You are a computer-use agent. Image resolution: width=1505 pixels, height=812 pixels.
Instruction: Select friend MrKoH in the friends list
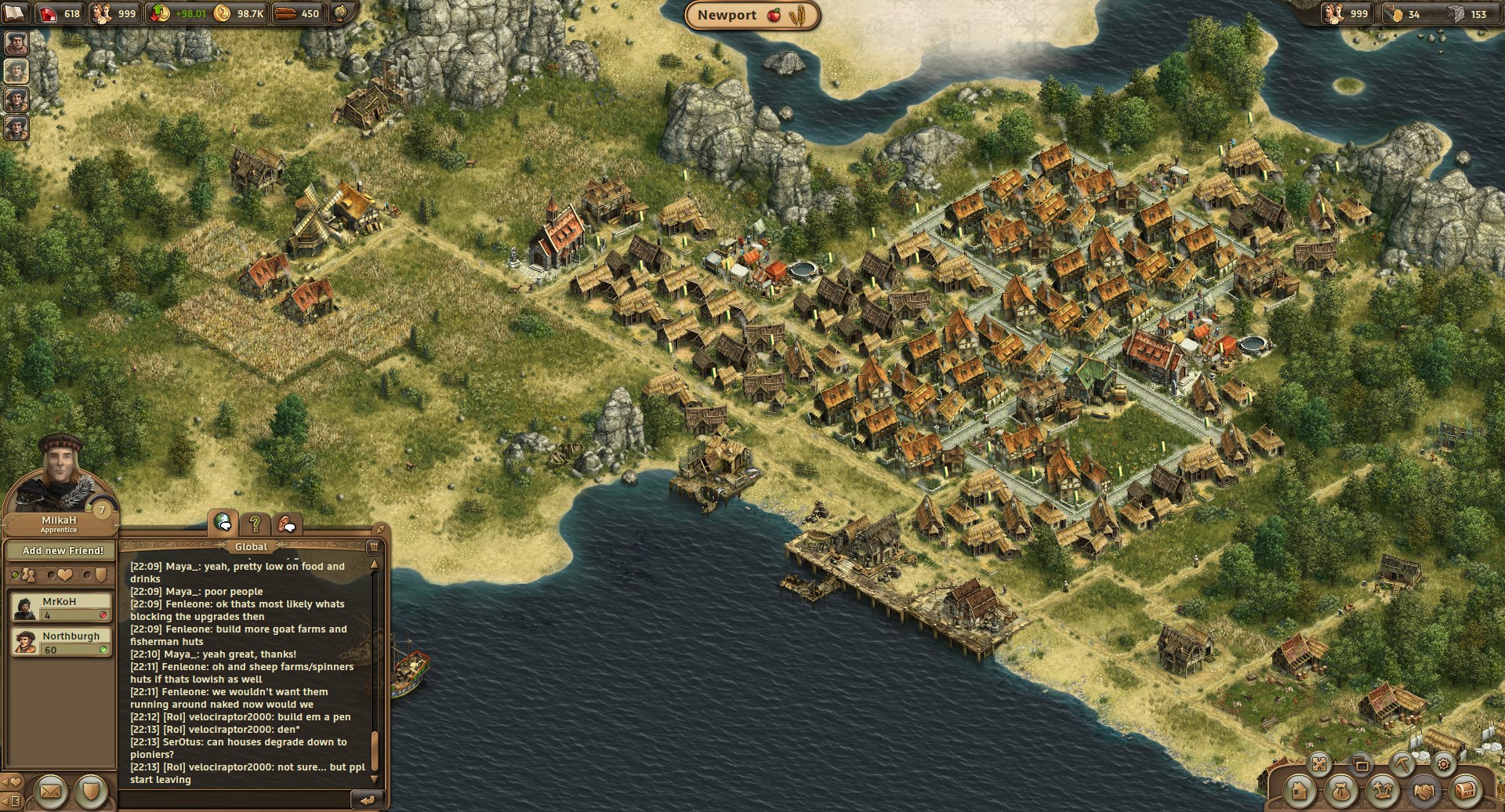[61, 607]
